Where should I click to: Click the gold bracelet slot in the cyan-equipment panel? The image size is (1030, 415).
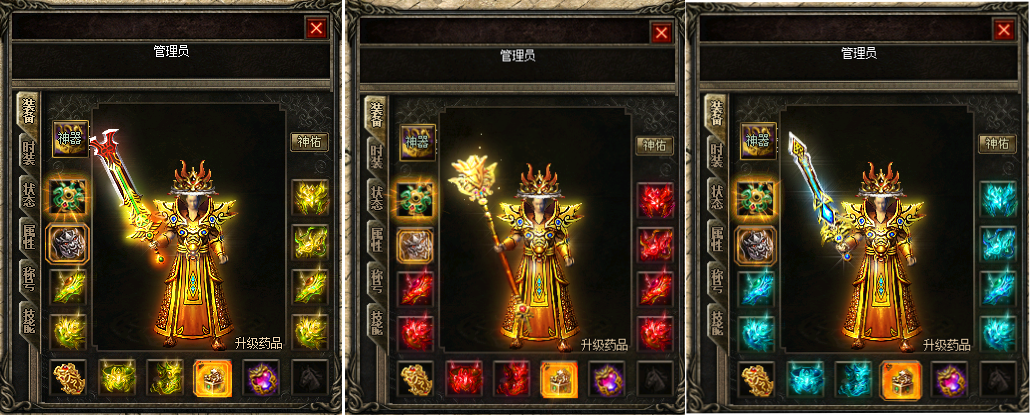click(x=757, y=379)
